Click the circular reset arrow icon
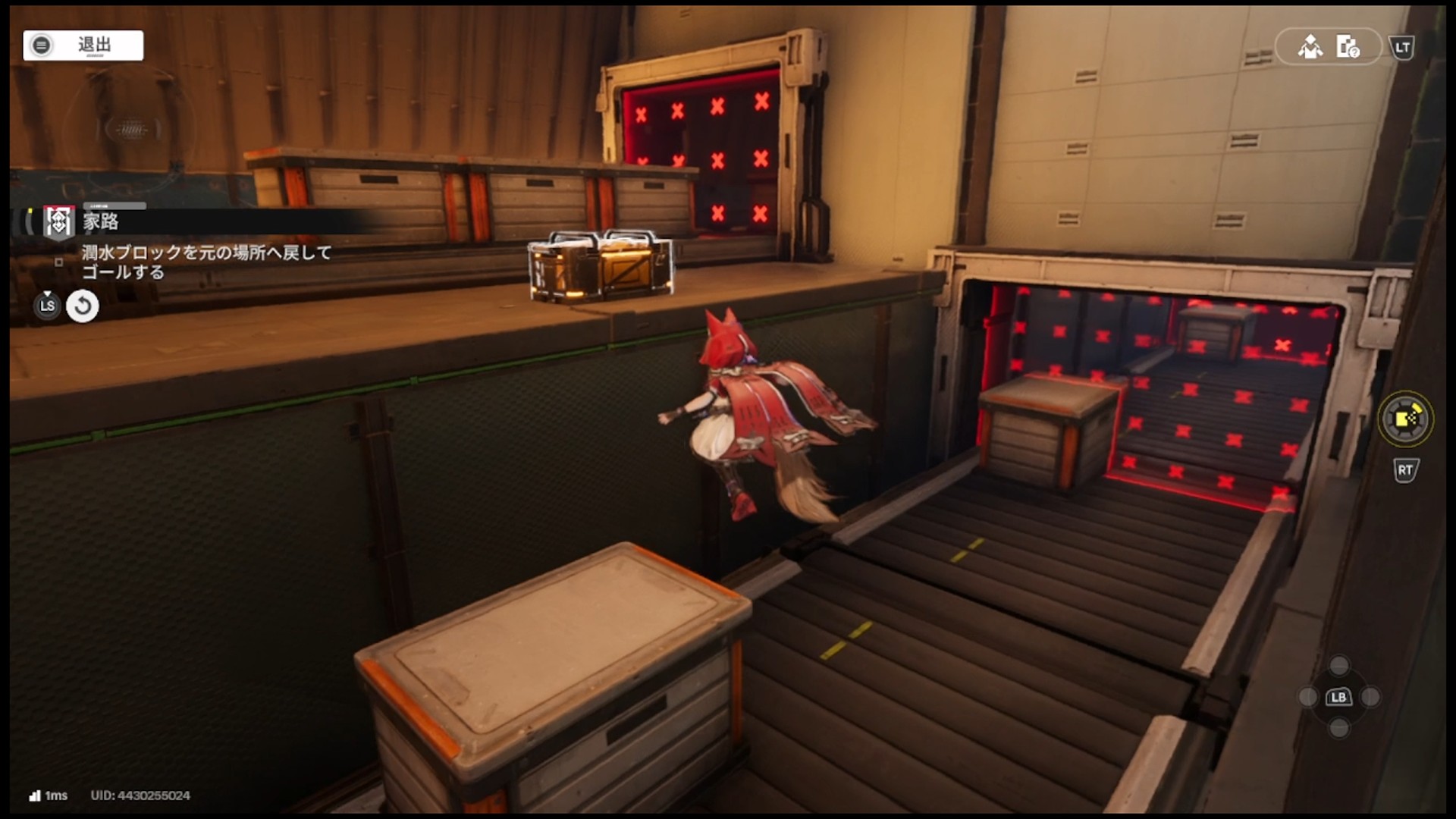The image size is (1456, 819). pyautogui.click(x=83, y=306)
